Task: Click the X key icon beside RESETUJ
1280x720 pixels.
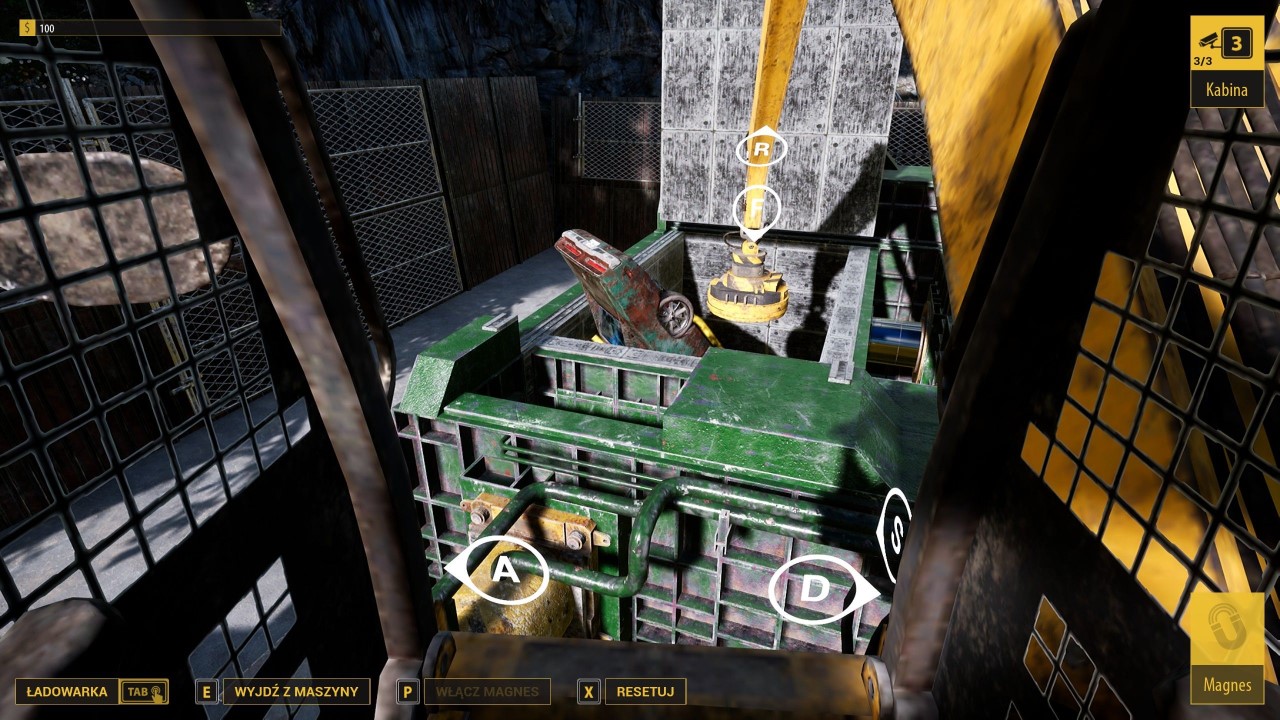Action: 588,691
